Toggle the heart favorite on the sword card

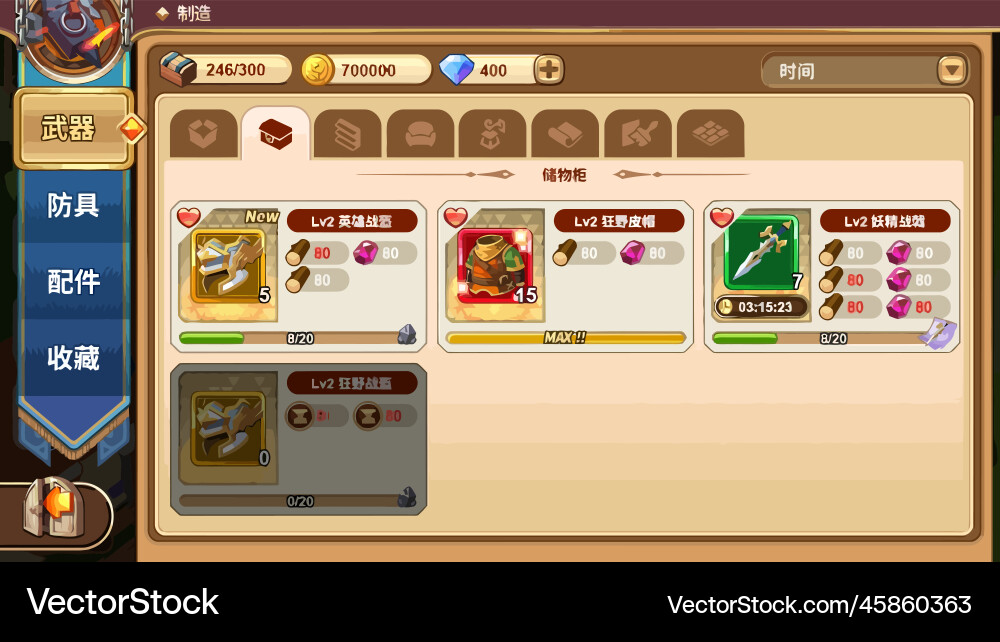coord(721,217)
